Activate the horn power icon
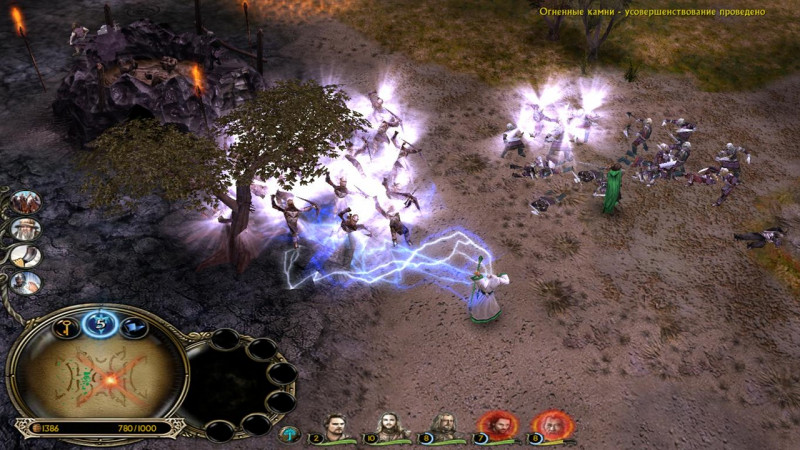800x450 pixels. click(24, 255)
